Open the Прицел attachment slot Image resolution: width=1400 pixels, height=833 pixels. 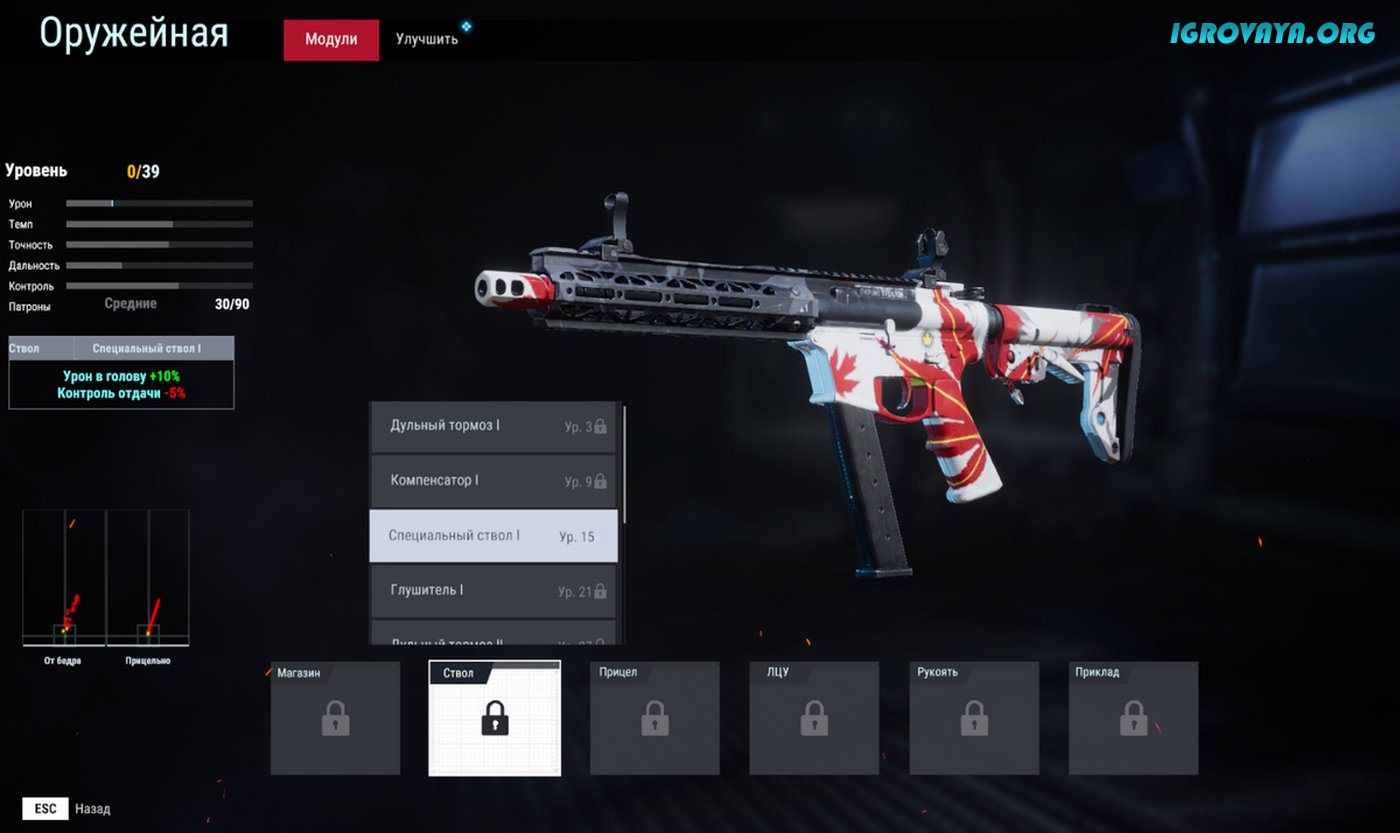655,718
